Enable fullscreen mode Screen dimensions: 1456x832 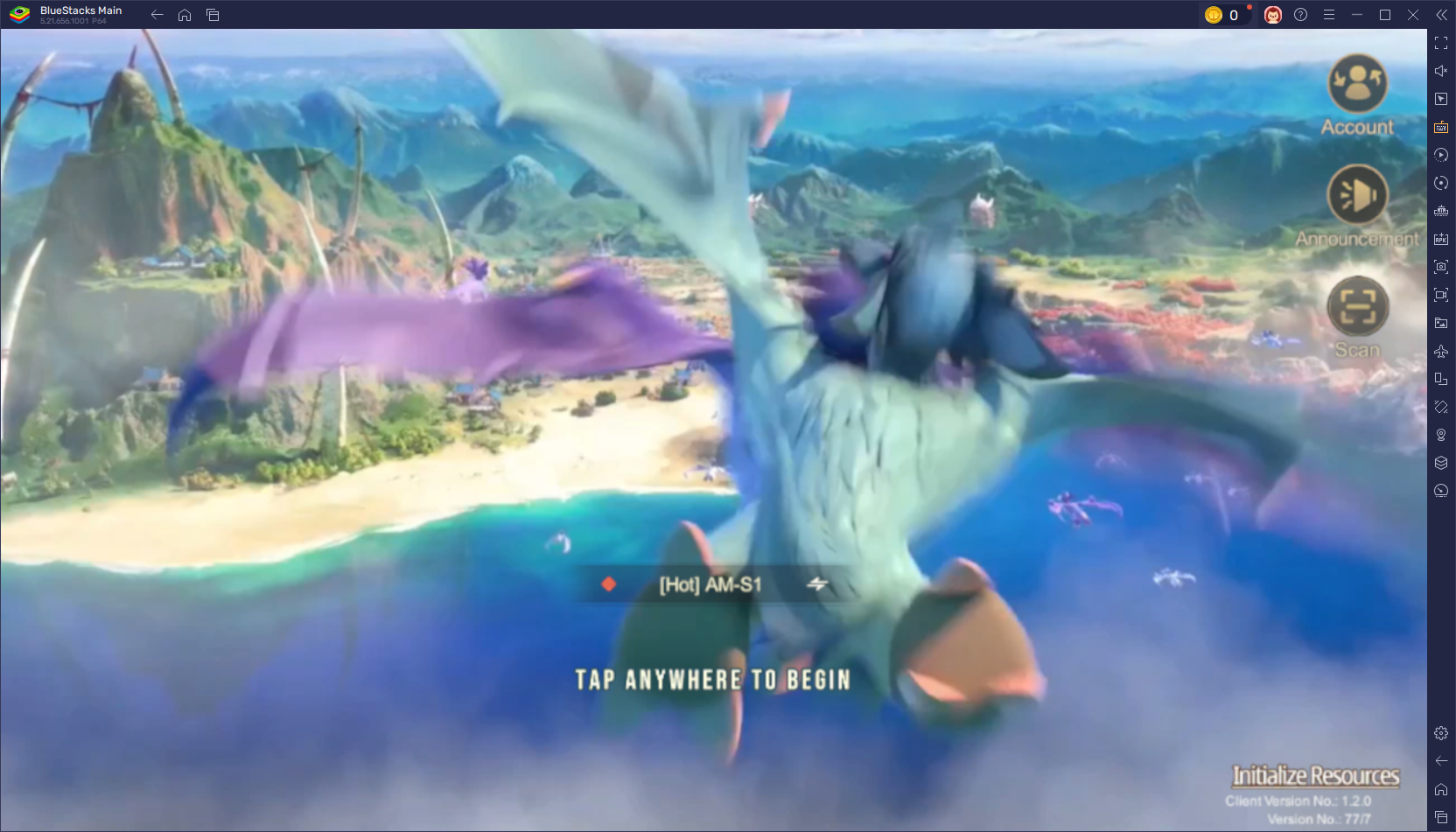coord(1441,41)
